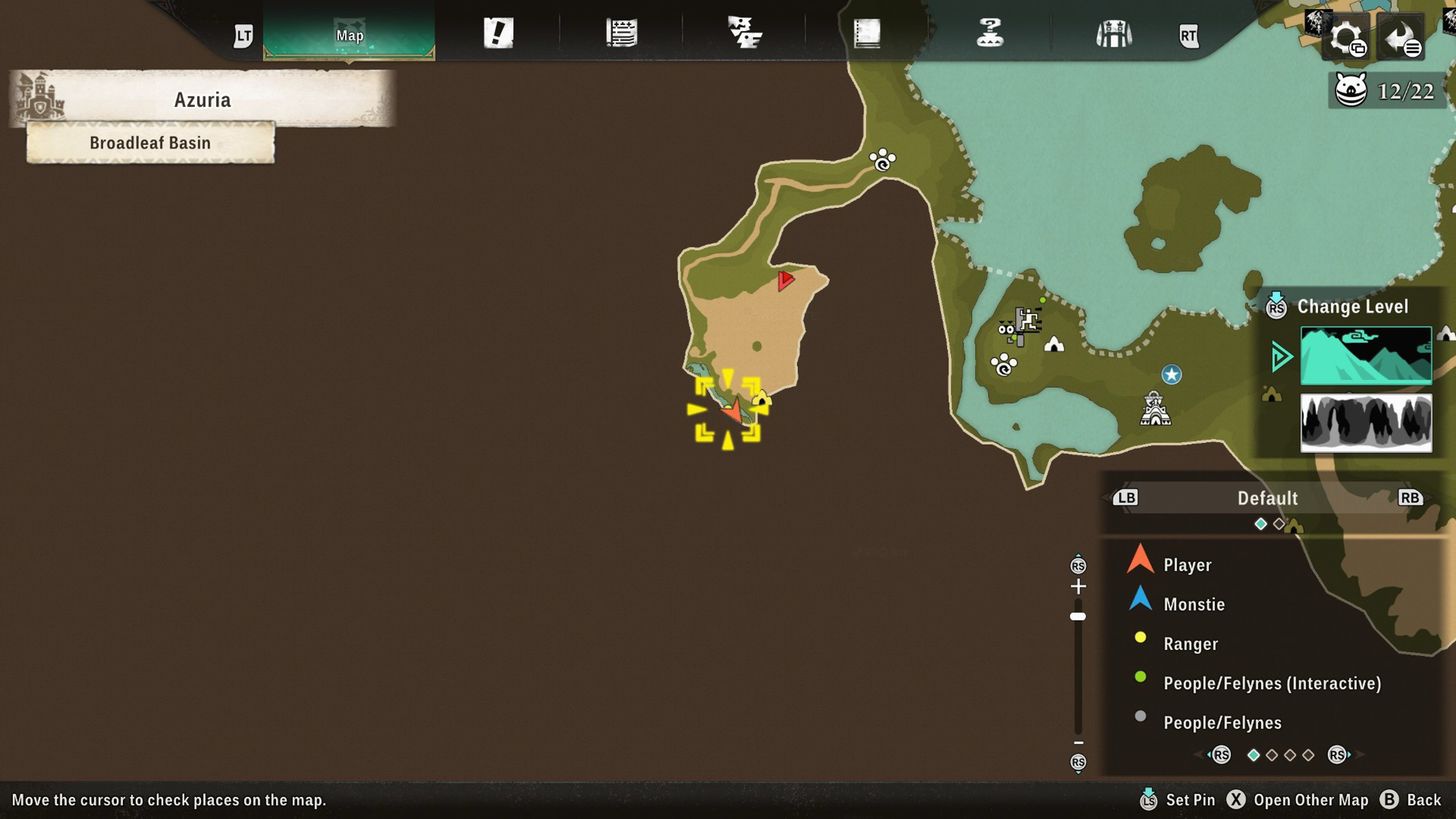
Task: Select the Ranger legend entry
Action: tap(1191, 644)
